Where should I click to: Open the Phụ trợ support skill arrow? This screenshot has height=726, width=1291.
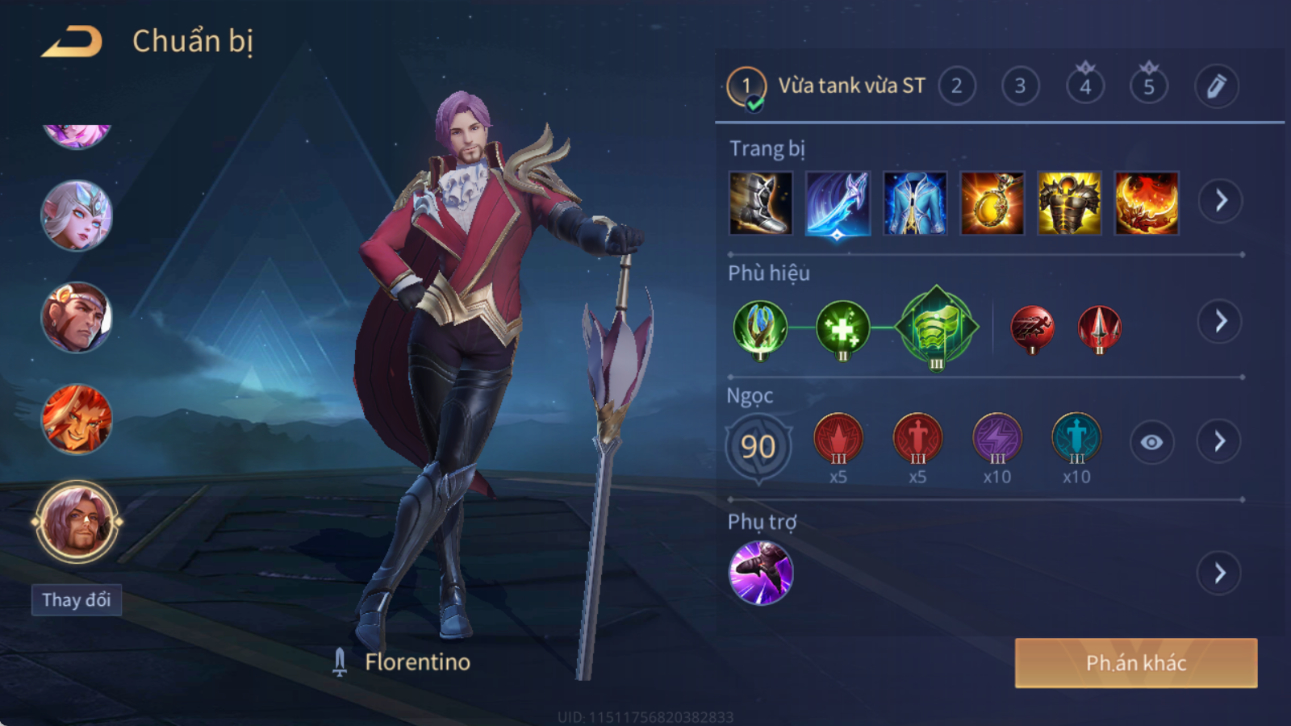1219,573
